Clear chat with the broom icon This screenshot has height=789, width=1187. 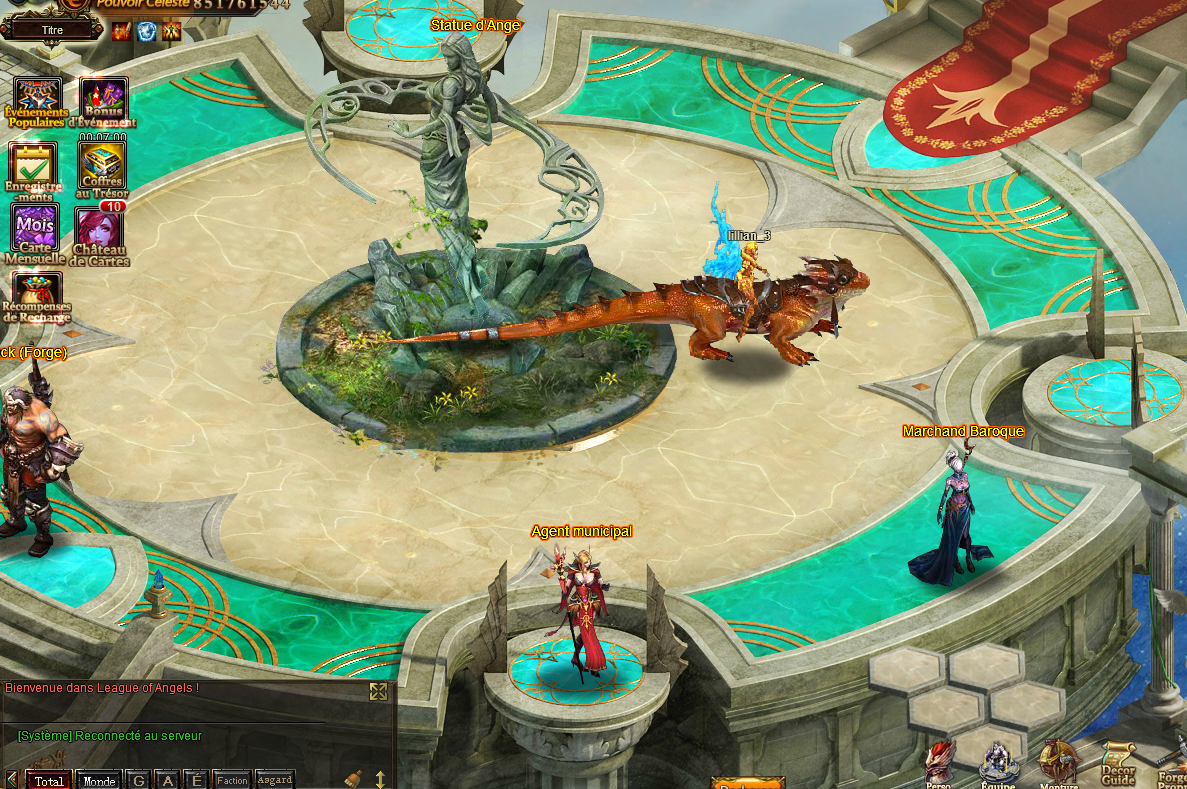(x=353, y=779)
